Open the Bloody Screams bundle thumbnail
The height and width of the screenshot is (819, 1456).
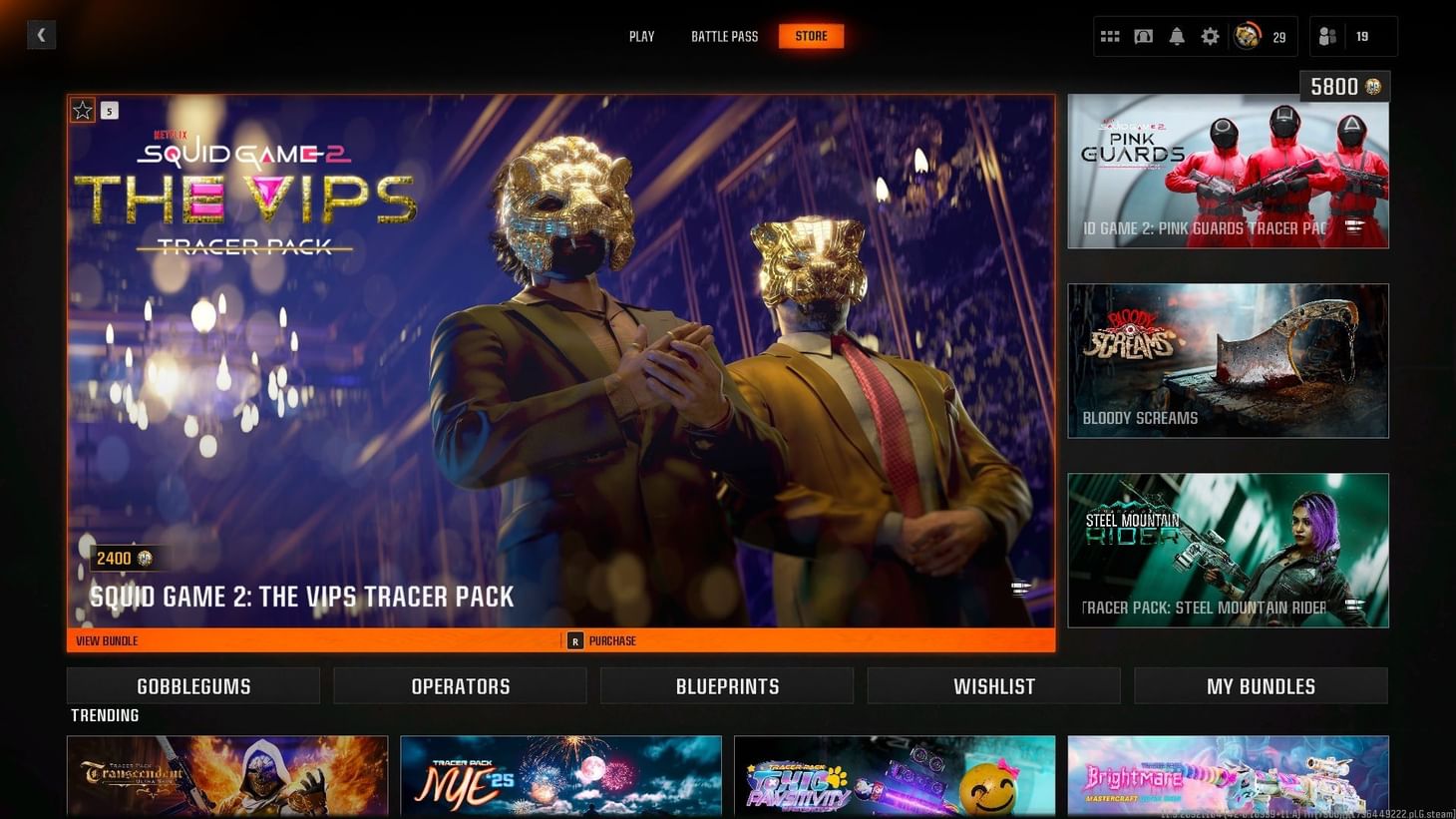[1228, 360]
